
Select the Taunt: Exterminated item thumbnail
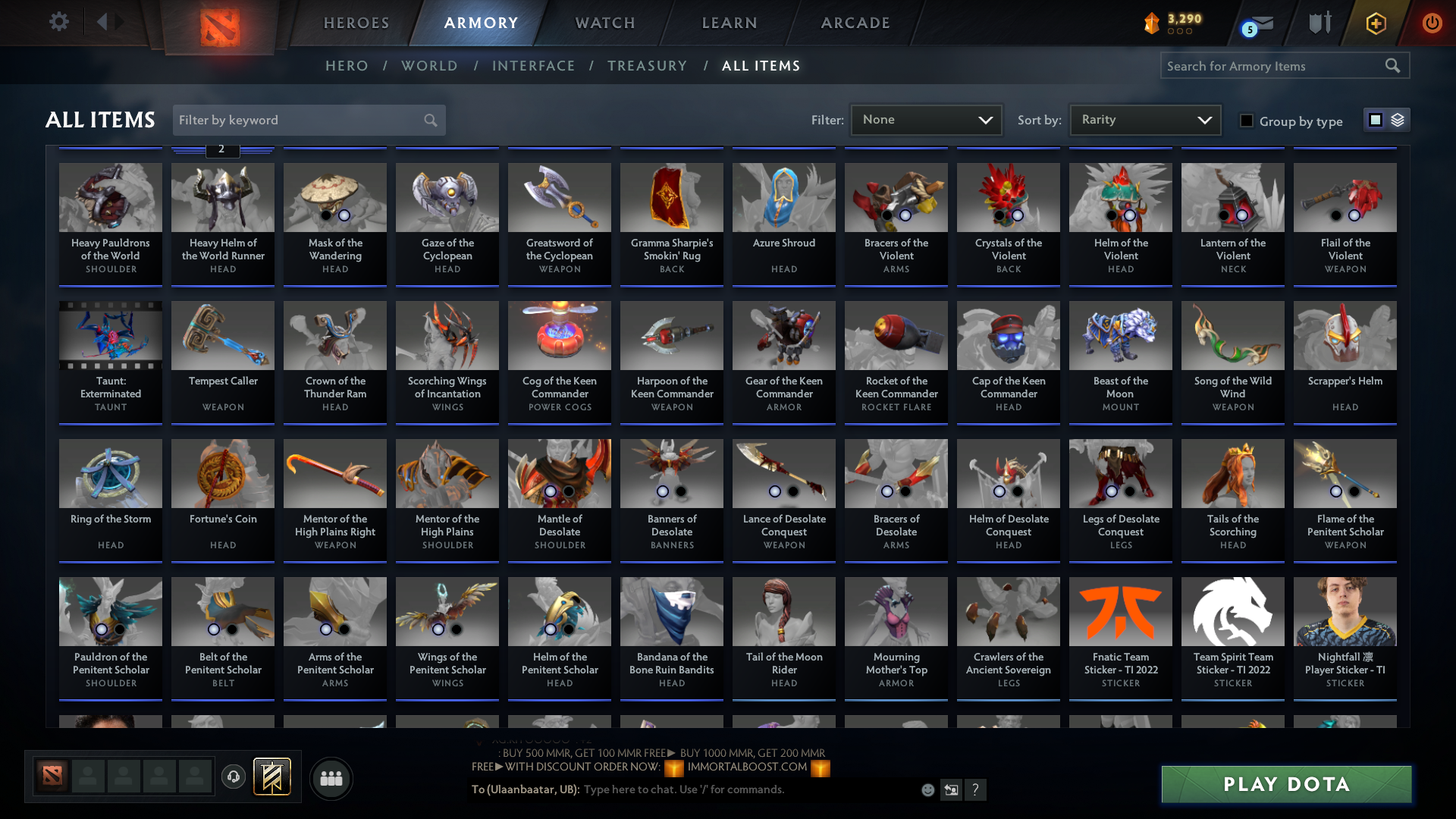[x=110, y=335]
